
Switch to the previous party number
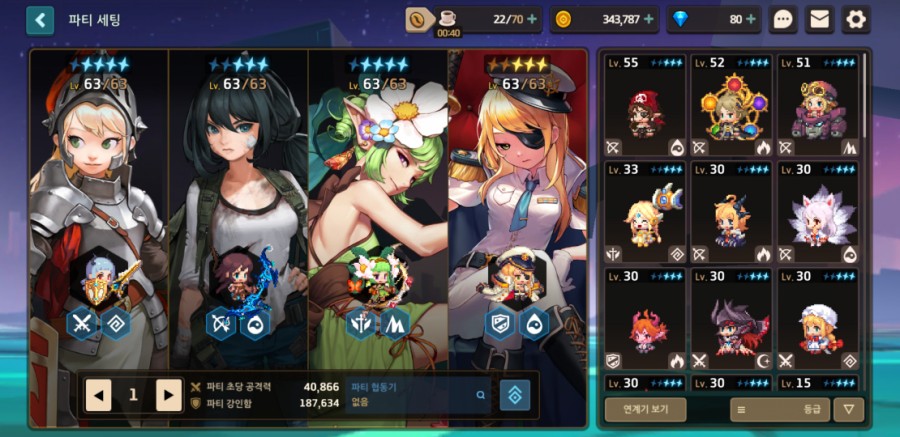click(98, 395)
